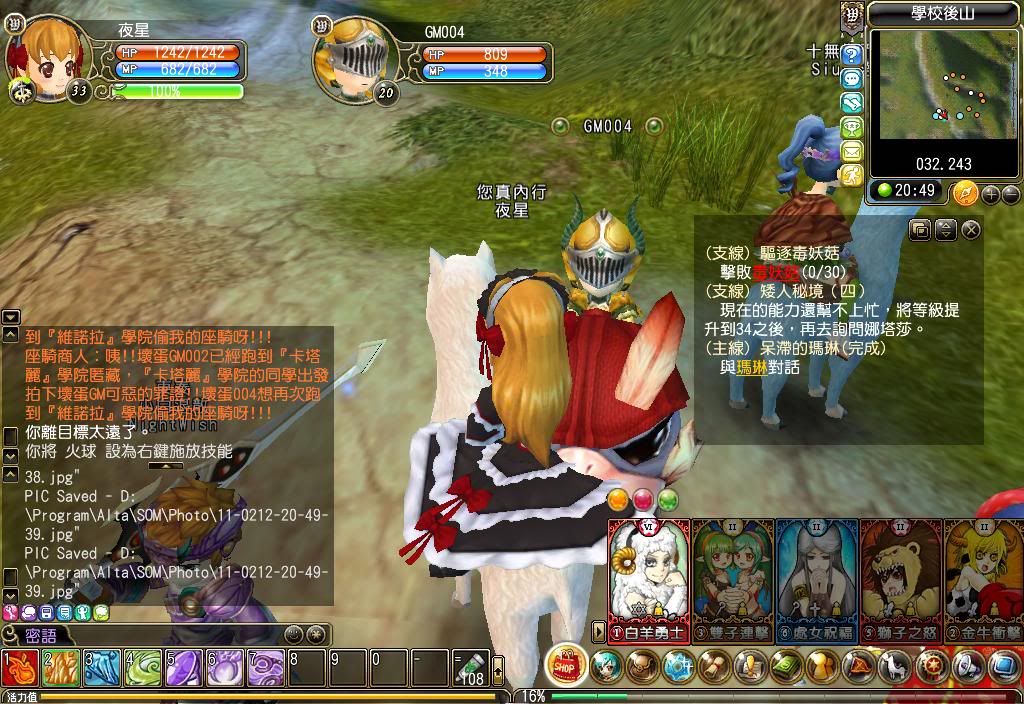The width and height of the screenshot is (1024, 704).
Task: Open the yellow mail envelope icon
Action: pos(852,151)
